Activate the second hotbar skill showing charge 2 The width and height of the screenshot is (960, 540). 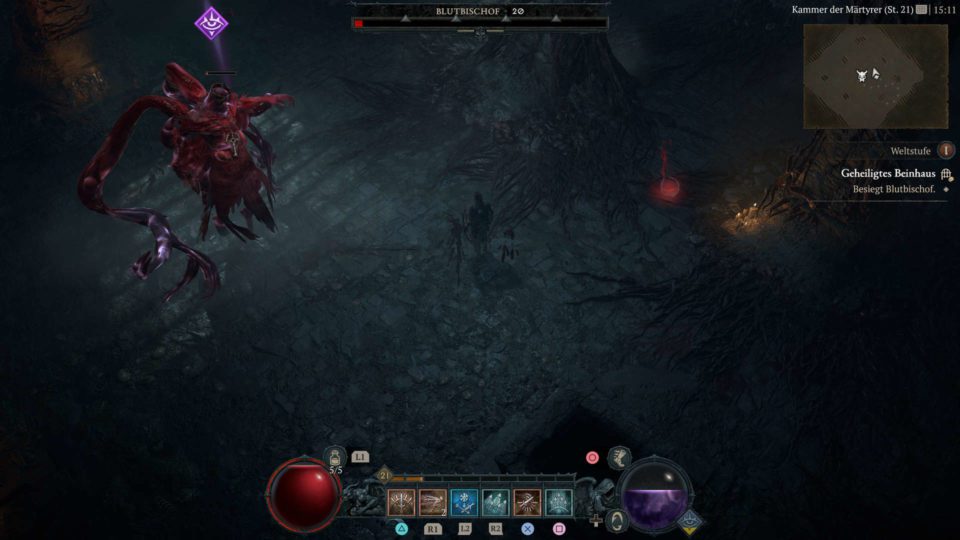433,502
